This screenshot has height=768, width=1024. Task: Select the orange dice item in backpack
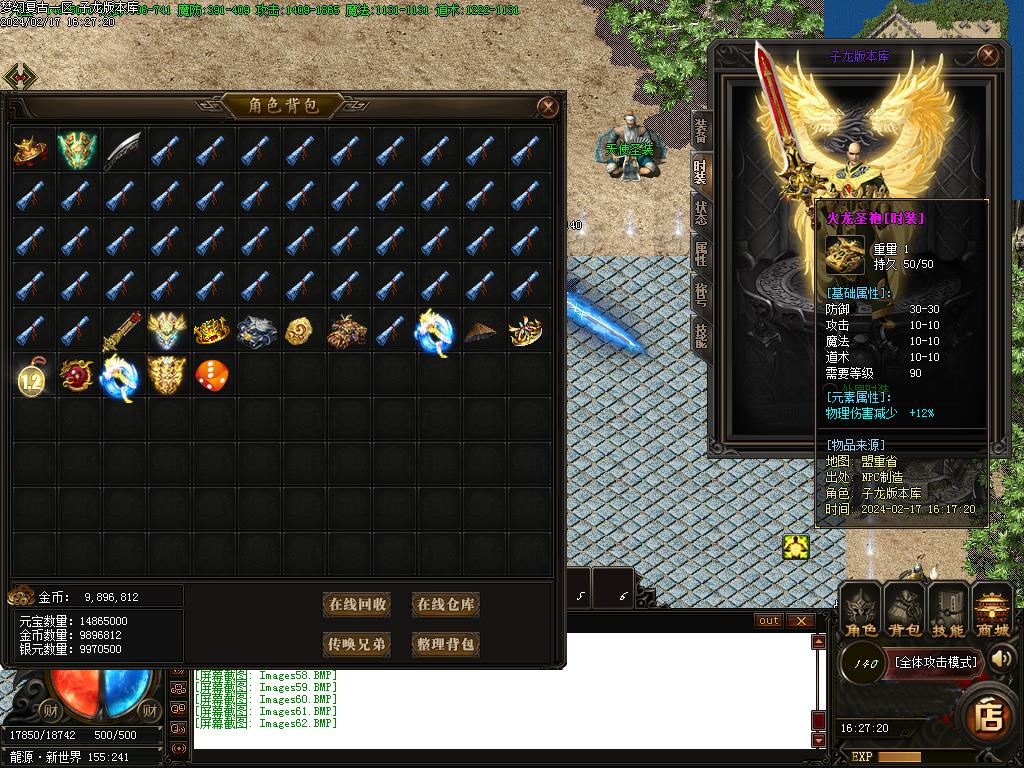pyautogui.click(x=211, y=375)
